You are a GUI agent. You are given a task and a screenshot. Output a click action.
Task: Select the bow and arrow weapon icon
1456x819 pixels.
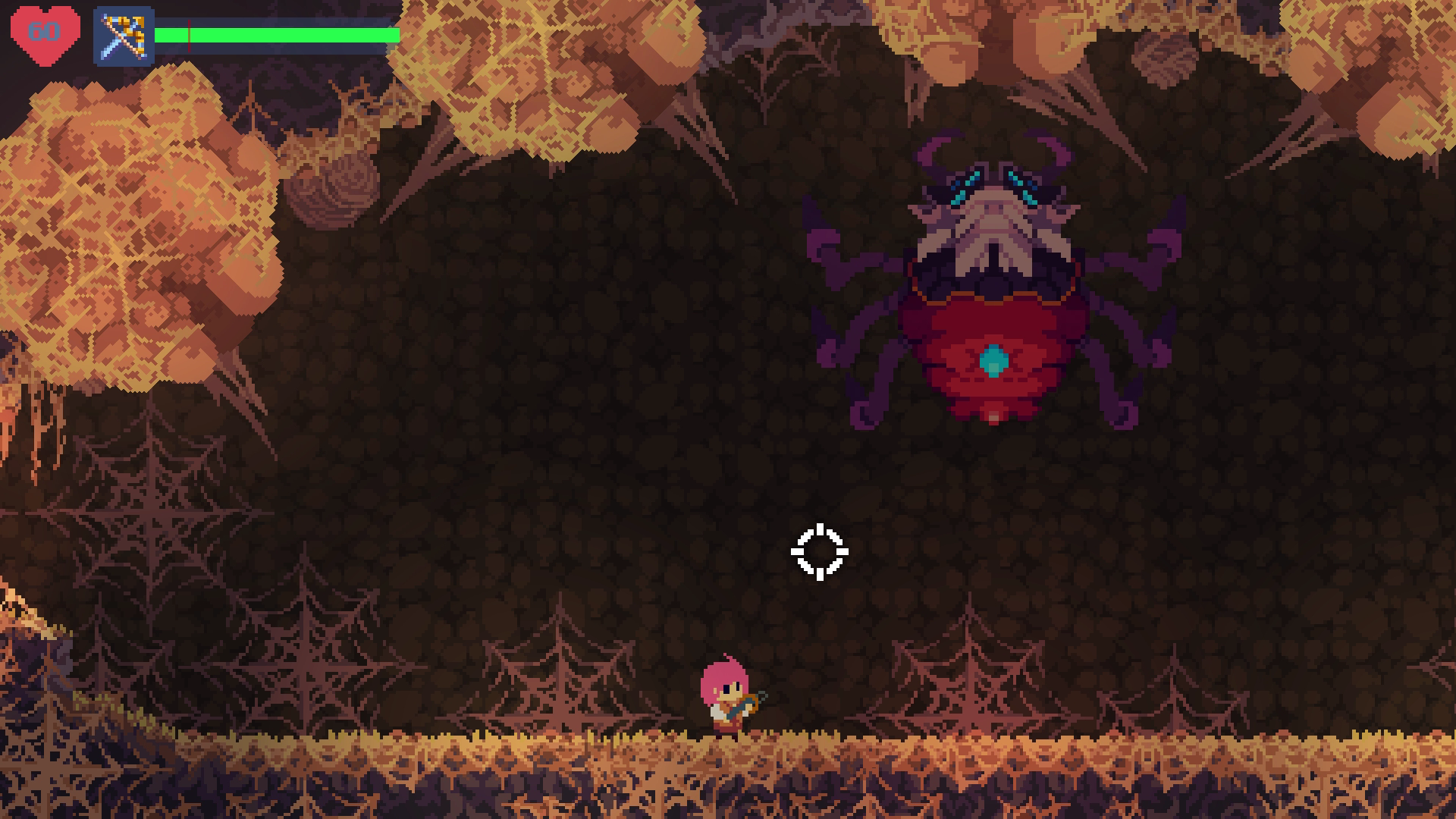[124, 36]
